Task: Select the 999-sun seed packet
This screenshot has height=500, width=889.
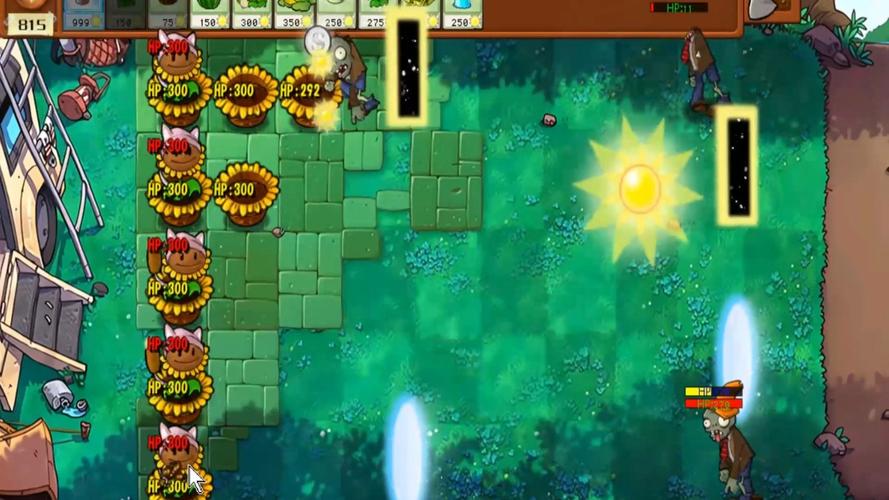Action: point(83,13)
